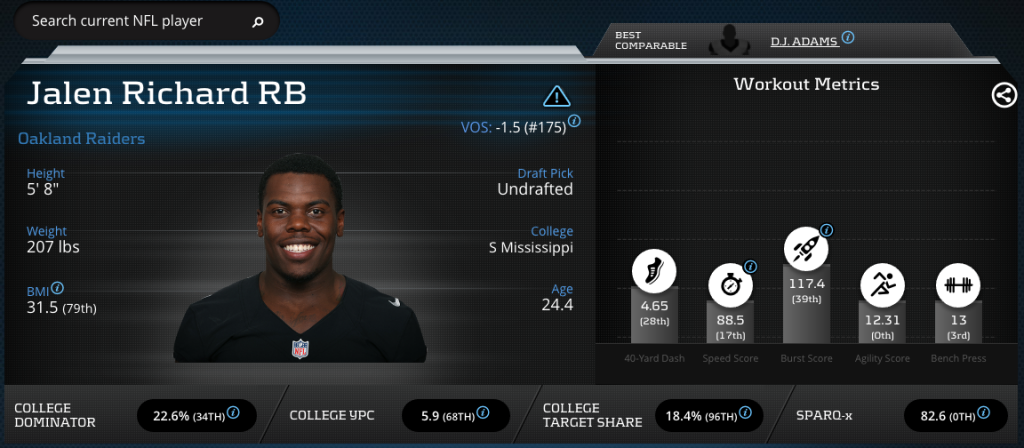
Task: Show info for SPARQ-x score
Action: pos(985,412)
